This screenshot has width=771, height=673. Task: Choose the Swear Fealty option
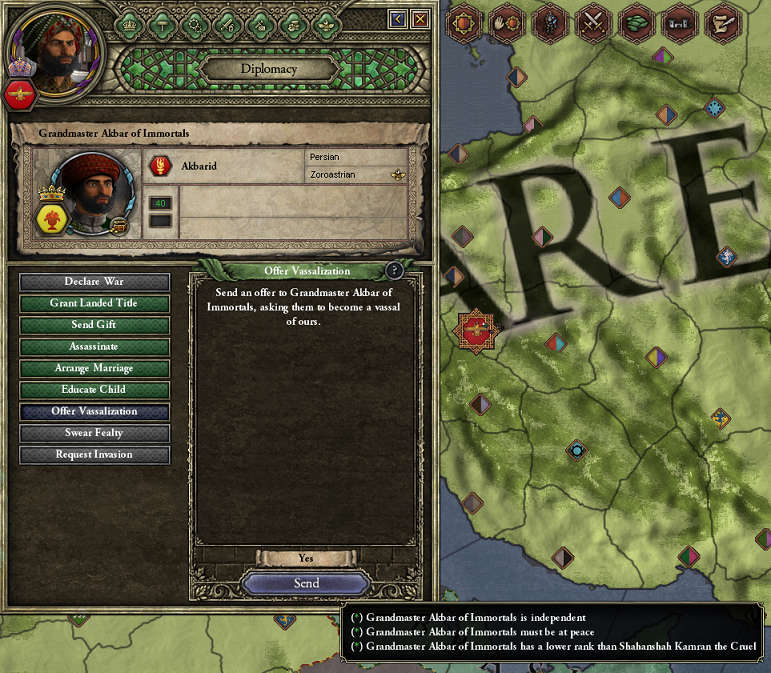point(94,433)
